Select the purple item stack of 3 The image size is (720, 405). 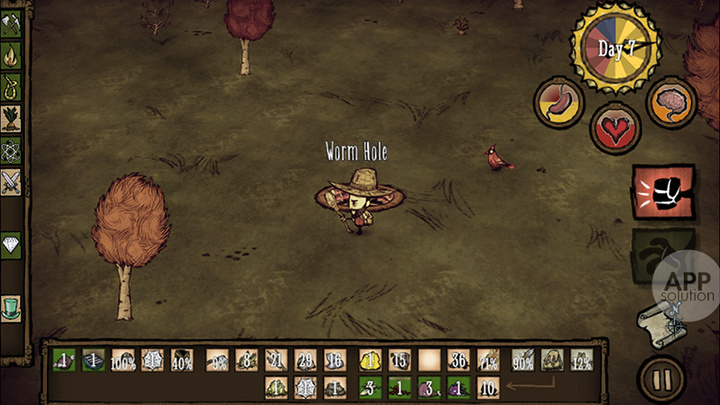click(429, 386)
